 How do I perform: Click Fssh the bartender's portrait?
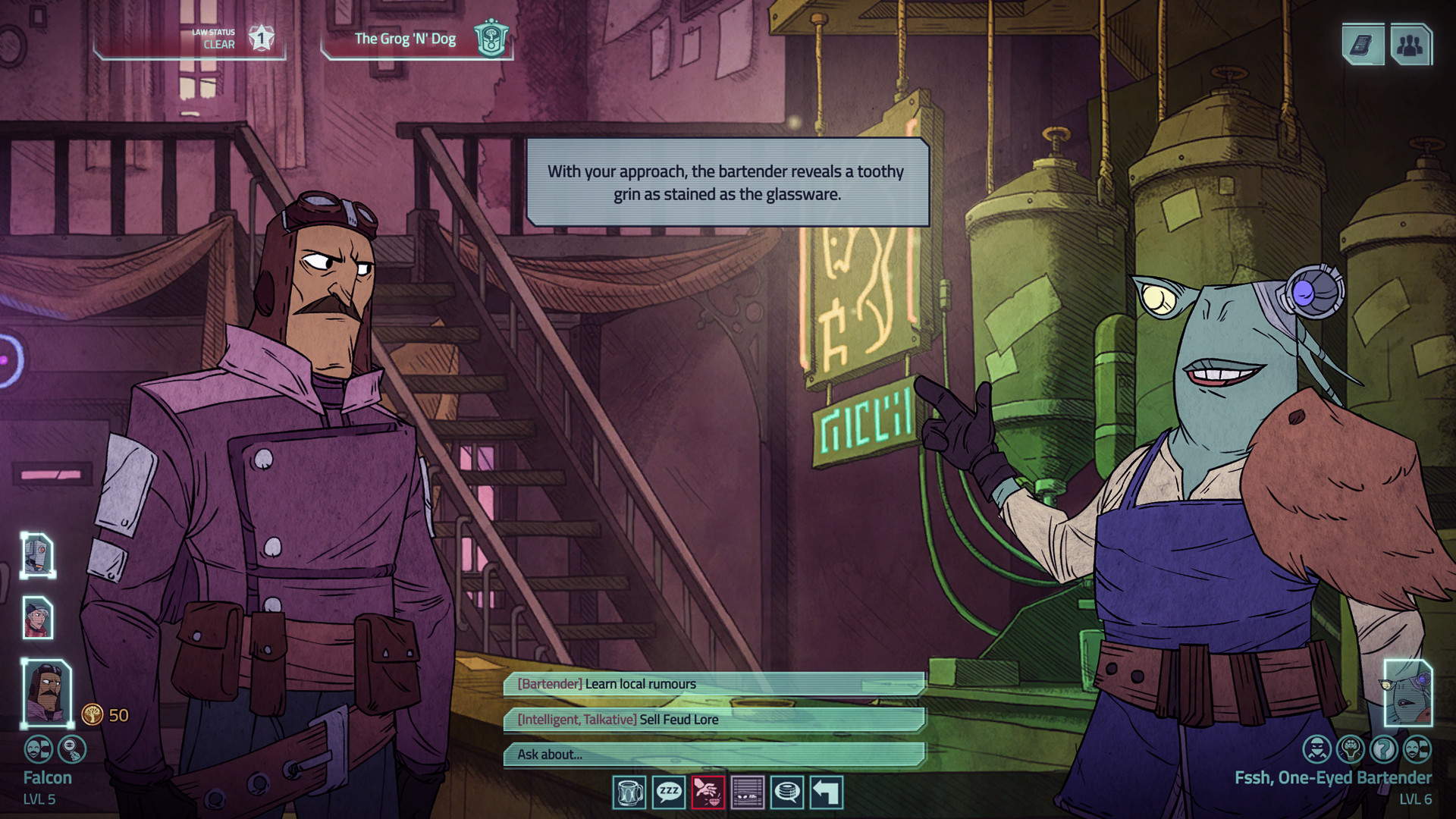click(x=1408, y=693)
